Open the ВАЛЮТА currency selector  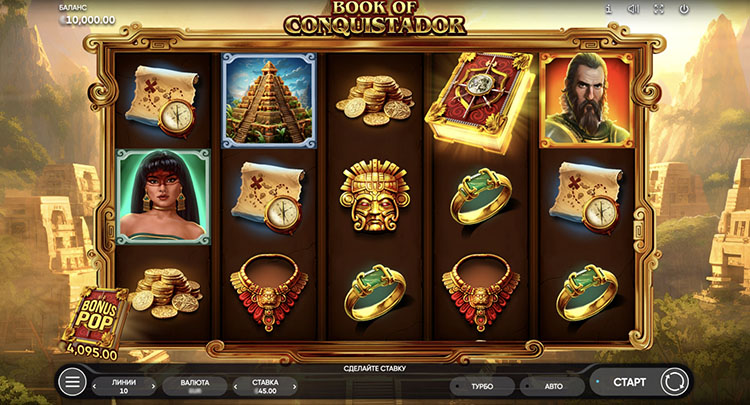pyautogui.click(x=195, y=385)
